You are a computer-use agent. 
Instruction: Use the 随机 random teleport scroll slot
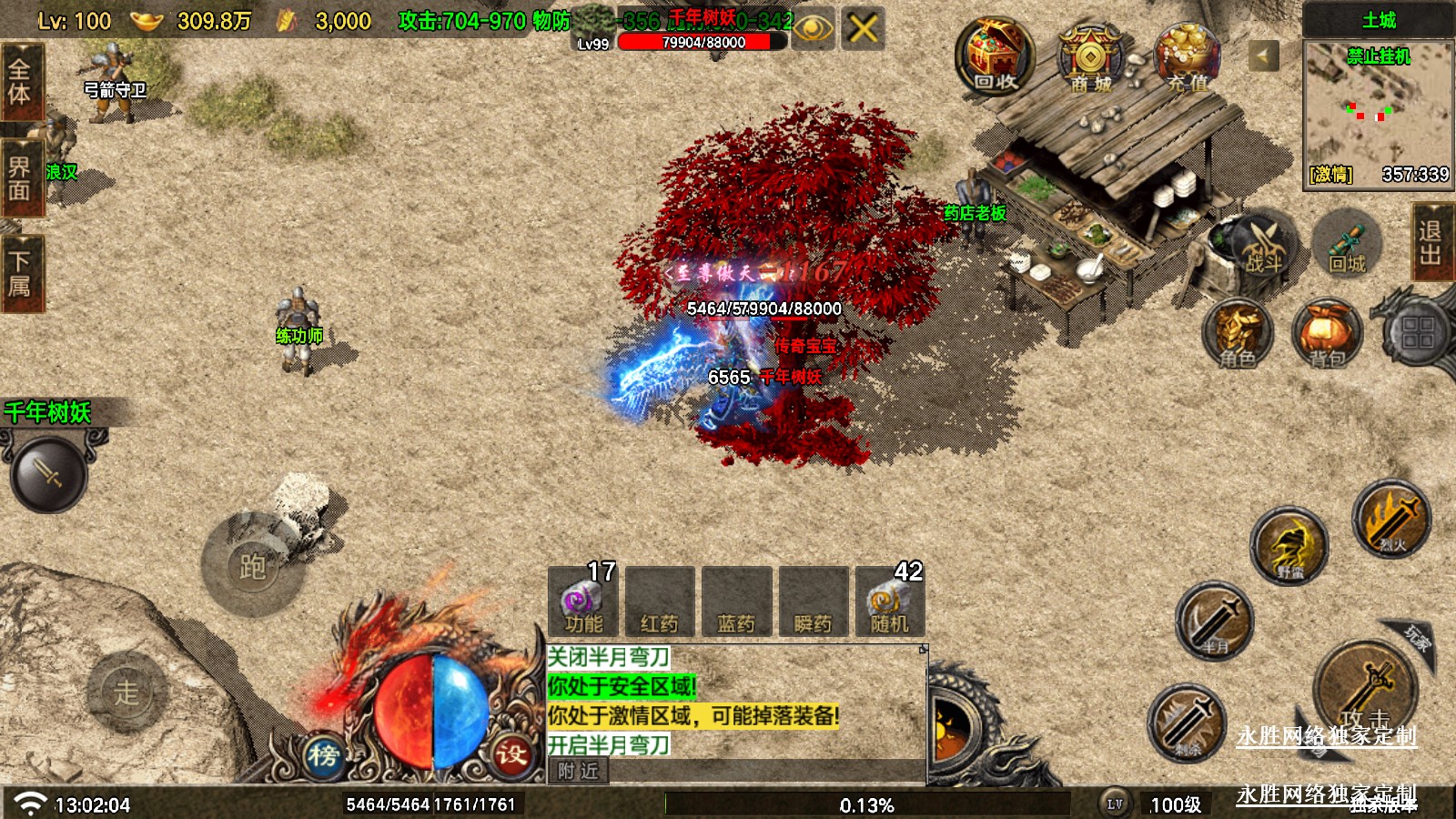tap(889, 602)
